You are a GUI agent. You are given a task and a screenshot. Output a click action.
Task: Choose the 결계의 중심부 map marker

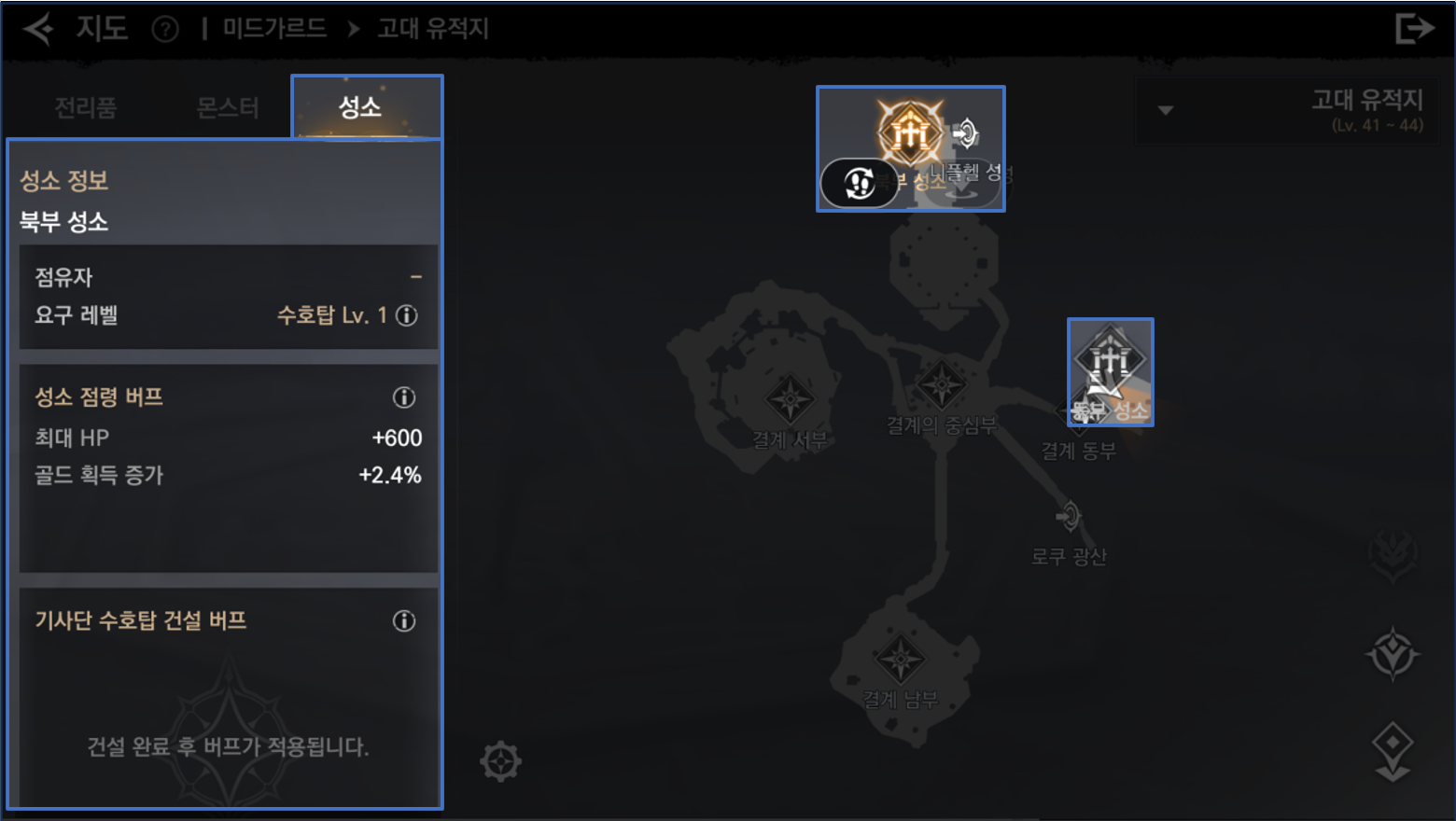[941, 385]
